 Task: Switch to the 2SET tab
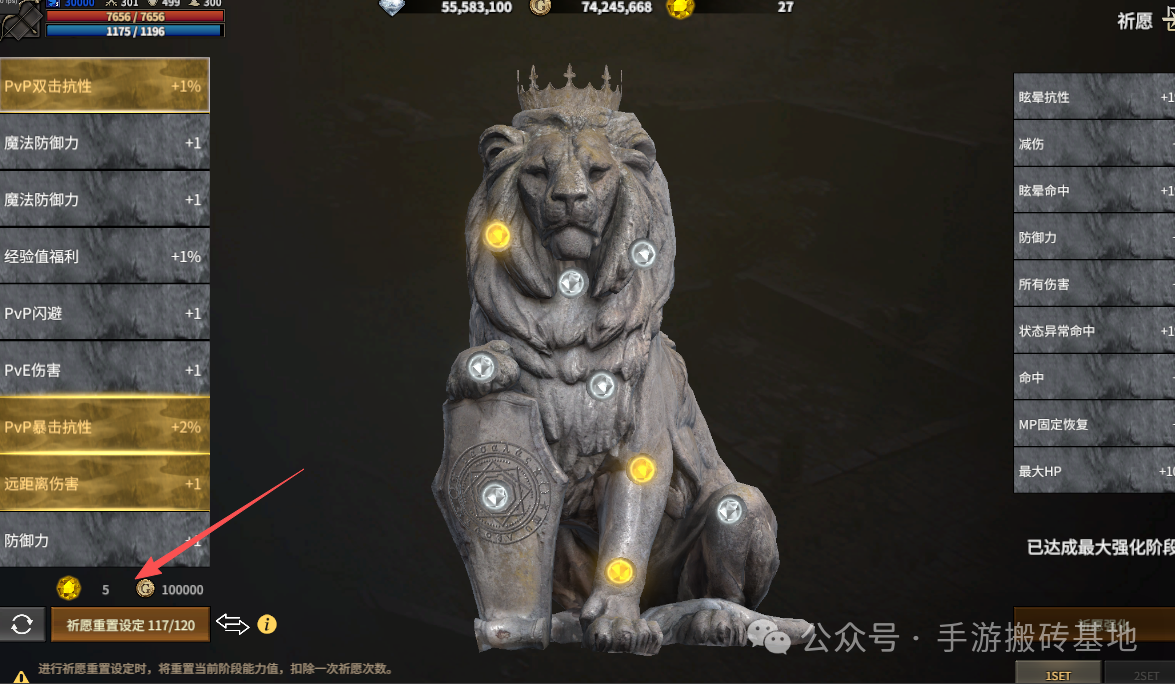pyautogui.click(x=1146, y=675)
